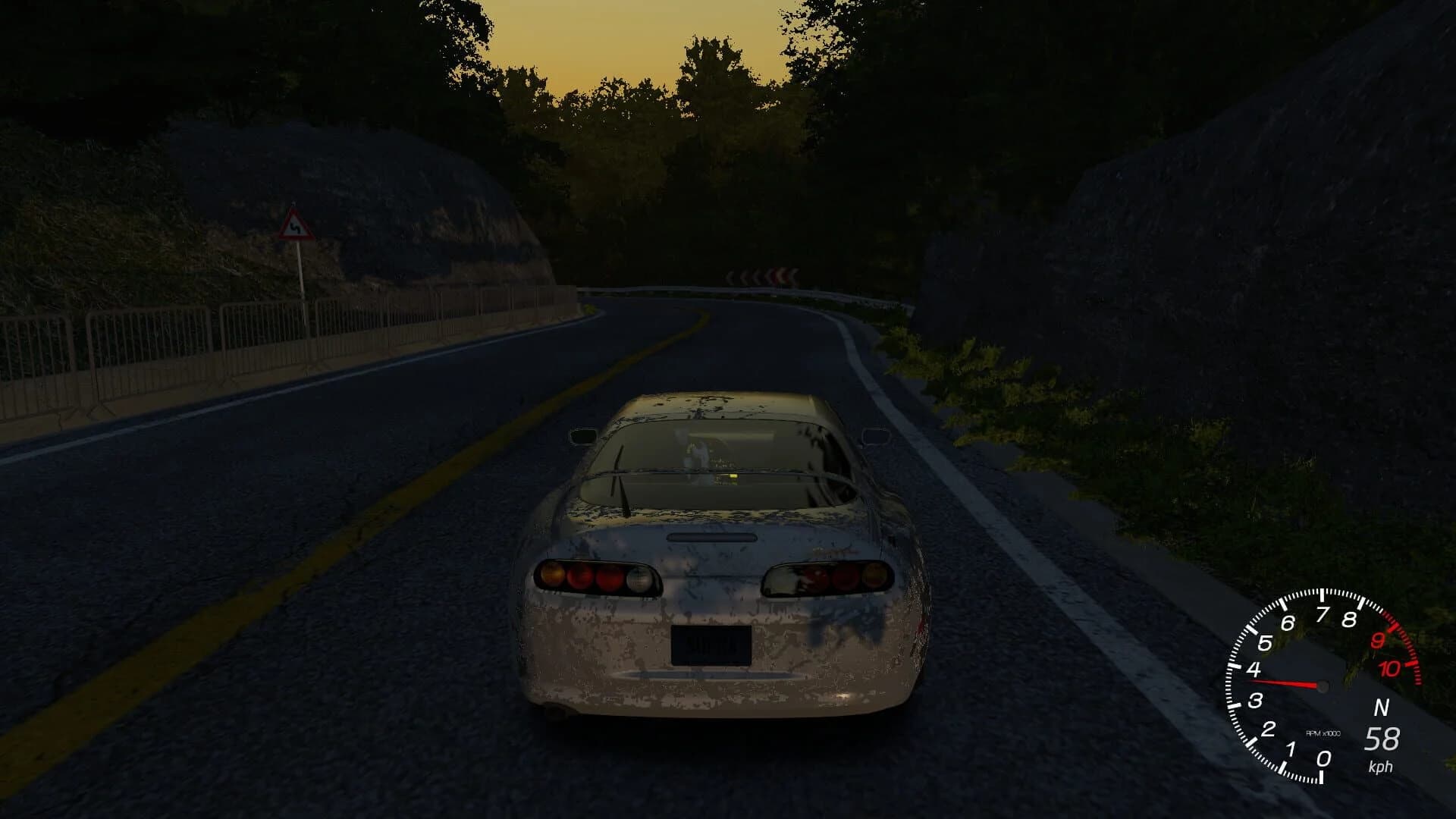The image size is (1456, 819).
Task: Select the left taillight cluster
Action: click(595, 576)
